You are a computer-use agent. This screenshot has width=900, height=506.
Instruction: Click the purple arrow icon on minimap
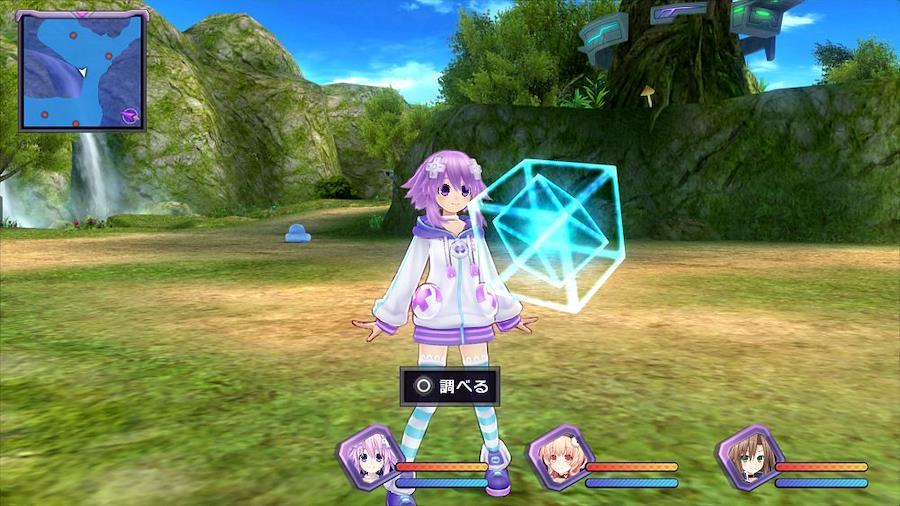pyautogui.click(x=130, y=115)
